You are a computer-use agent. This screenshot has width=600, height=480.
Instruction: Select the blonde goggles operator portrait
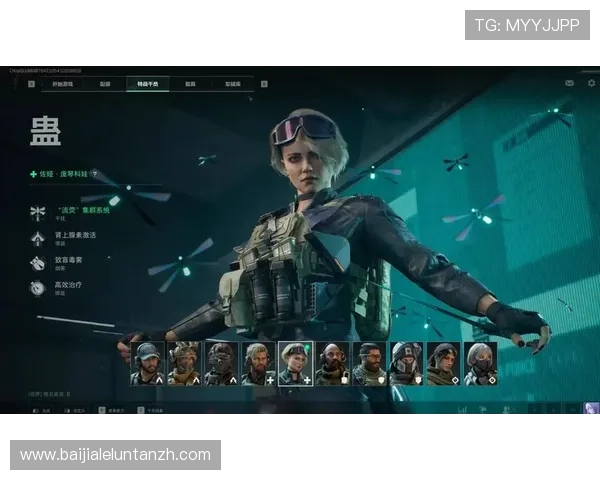click(296, 364)
